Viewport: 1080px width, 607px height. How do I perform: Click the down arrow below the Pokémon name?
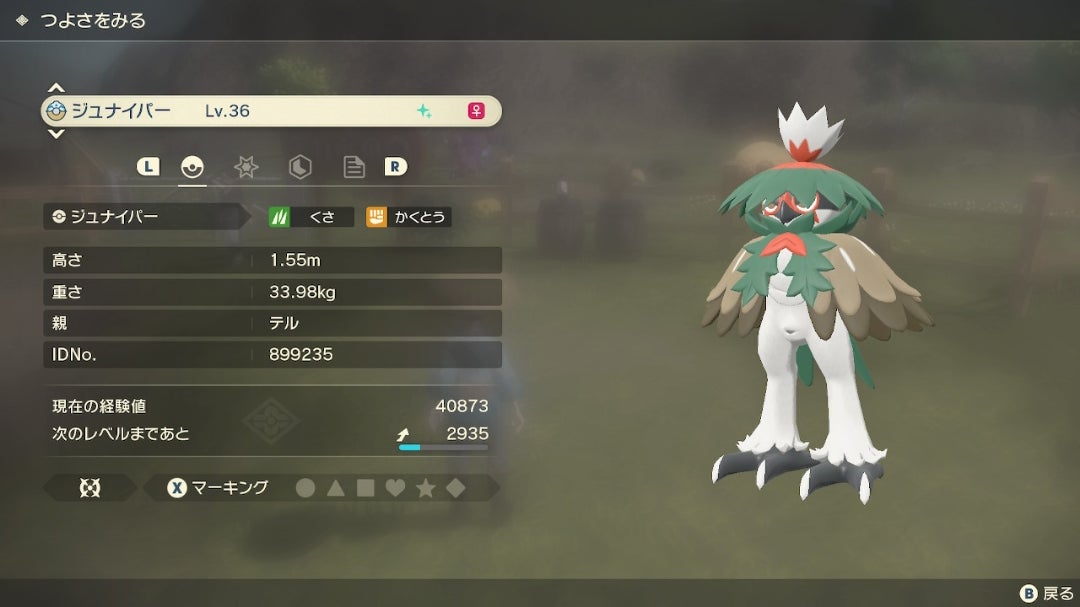pyautogui.click(x=56, y=134)
